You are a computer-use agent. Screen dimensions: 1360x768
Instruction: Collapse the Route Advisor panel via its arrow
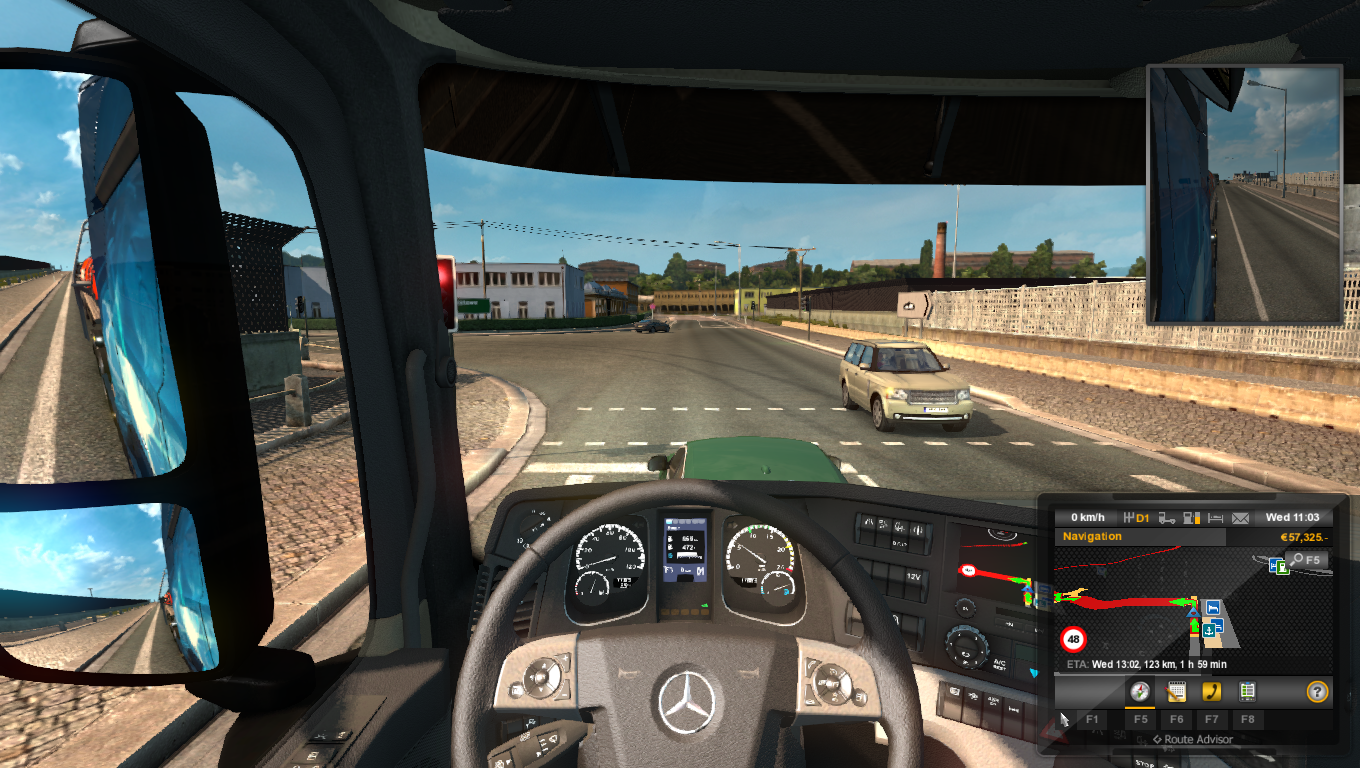coord(1157,739)
